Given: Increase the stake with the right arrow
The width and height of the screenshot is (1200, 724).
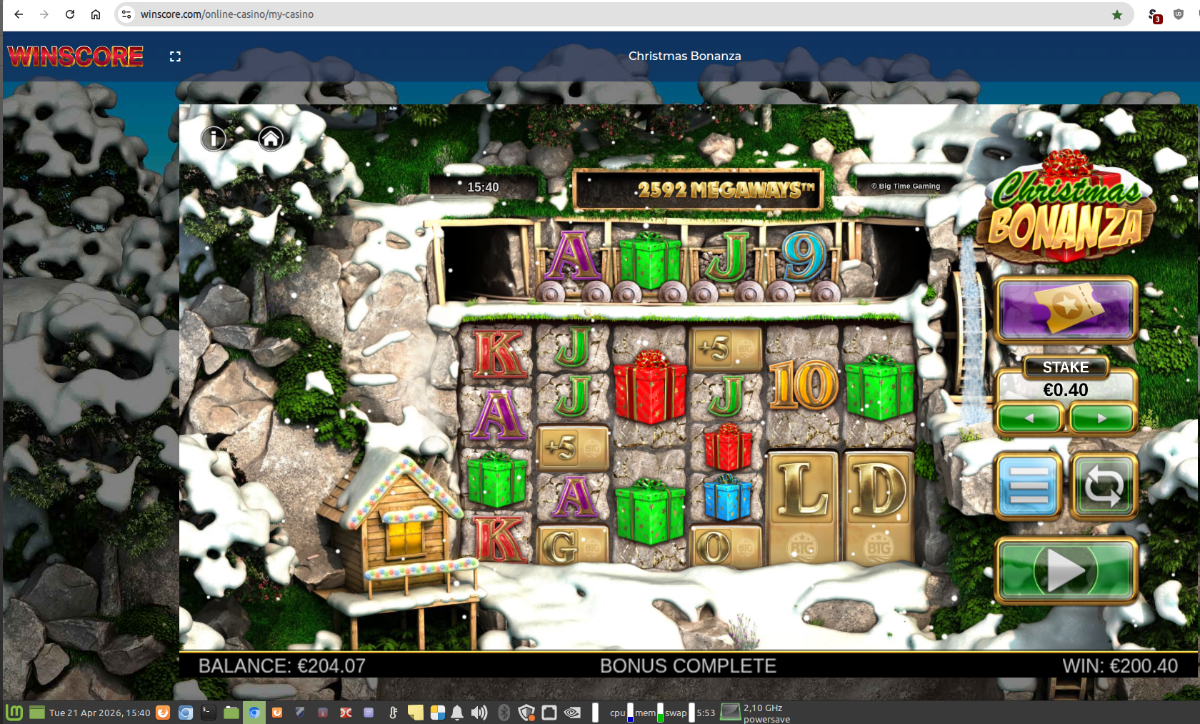Looking at the screenshot, I should tap(1103, 417).
